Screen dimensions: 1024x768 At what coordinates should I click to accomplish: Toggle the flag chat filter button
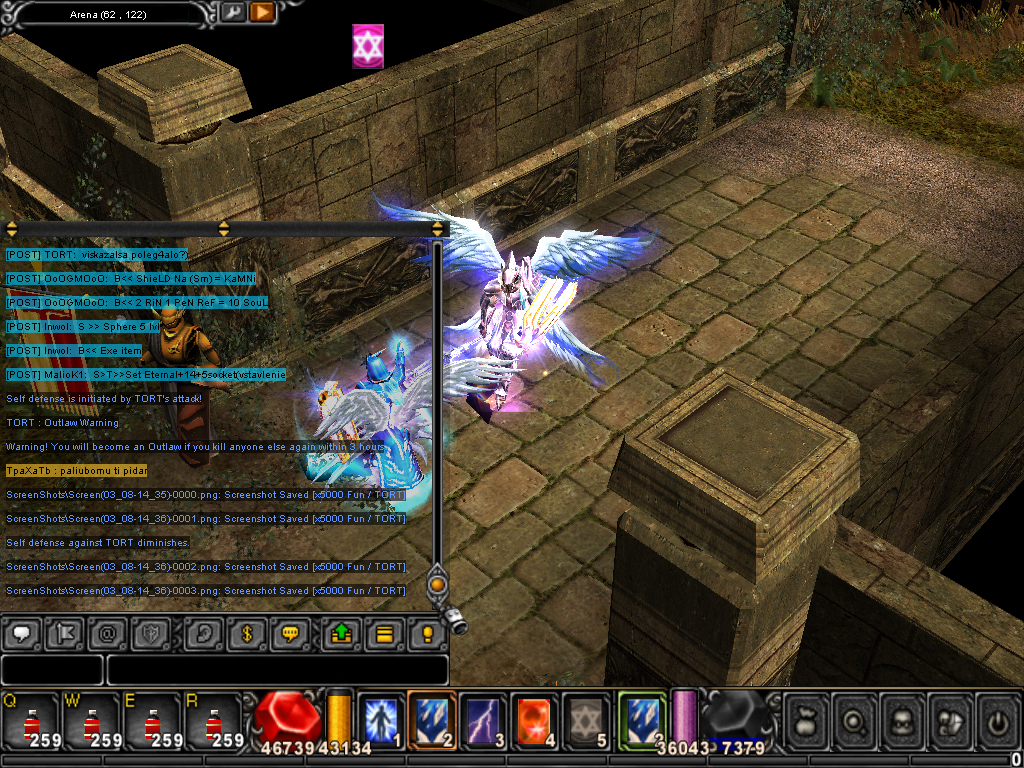click(65, 633)
